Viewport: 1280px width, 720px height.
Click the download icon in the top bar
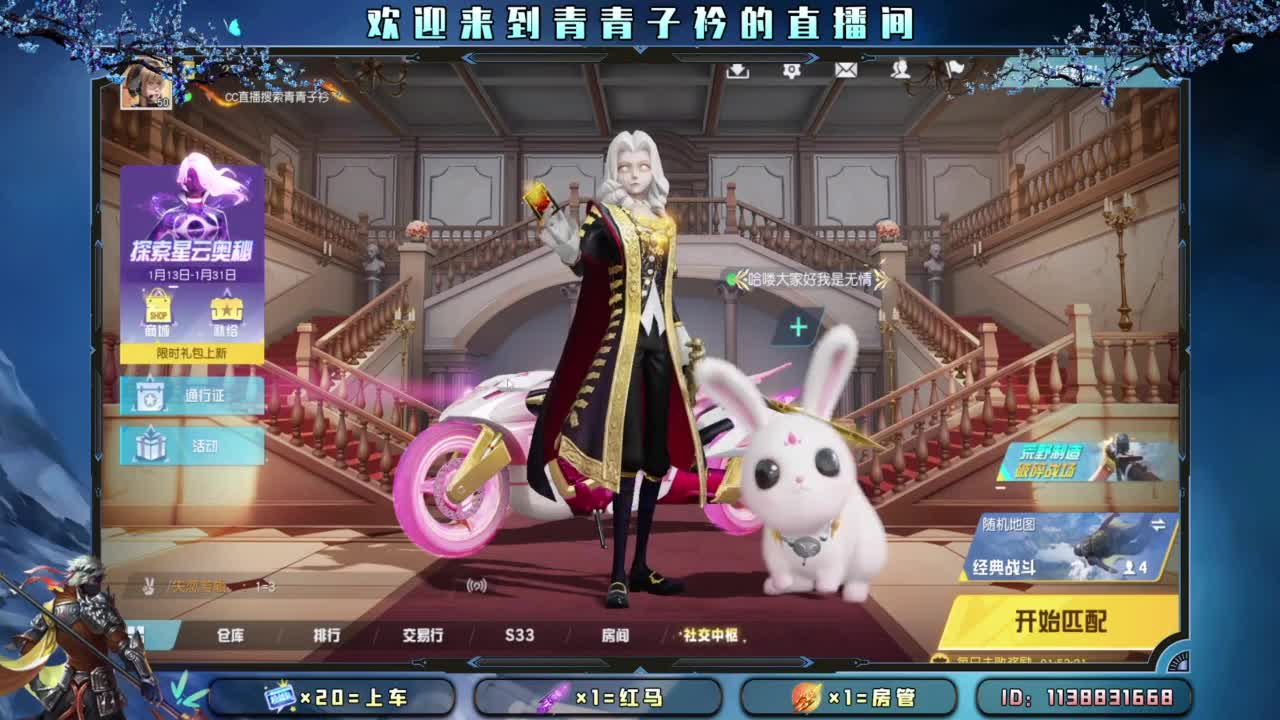(738, 72)
